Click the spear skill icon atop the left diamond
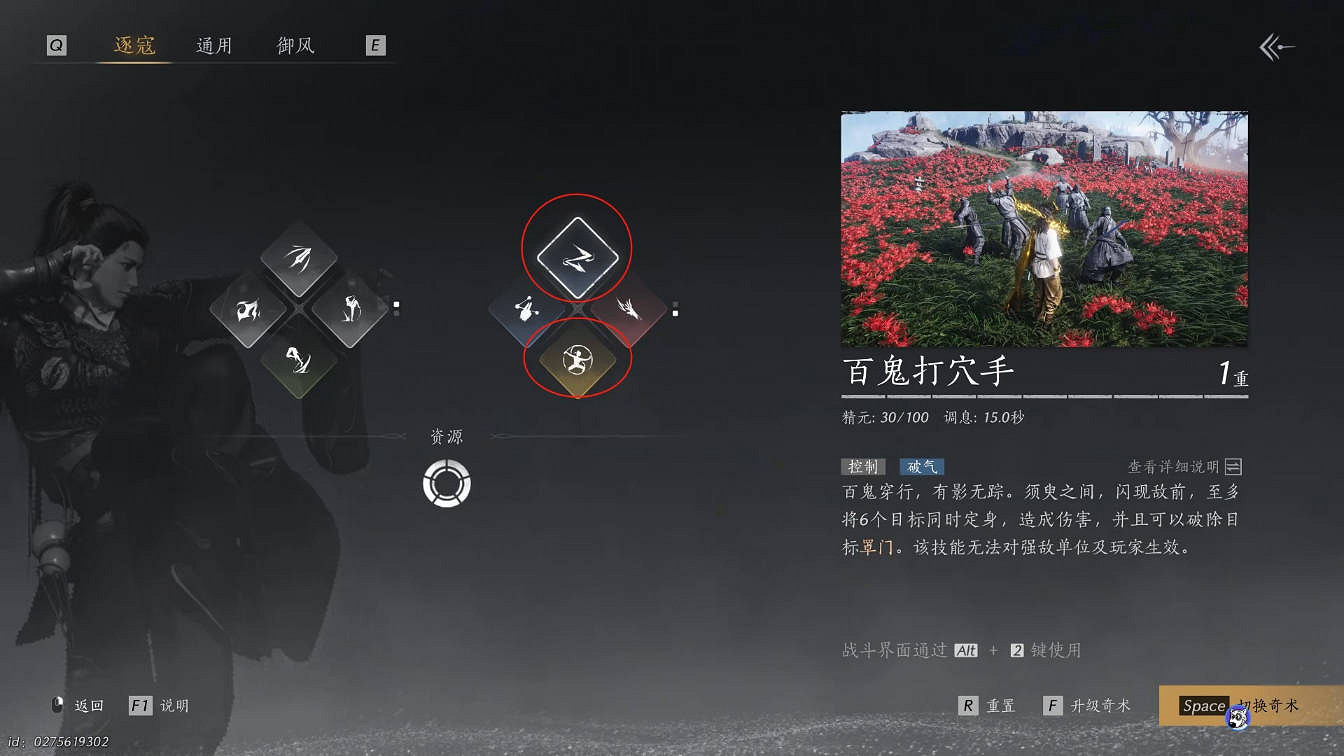Viewport: 1344px width, 756px height. pos(300,255)
